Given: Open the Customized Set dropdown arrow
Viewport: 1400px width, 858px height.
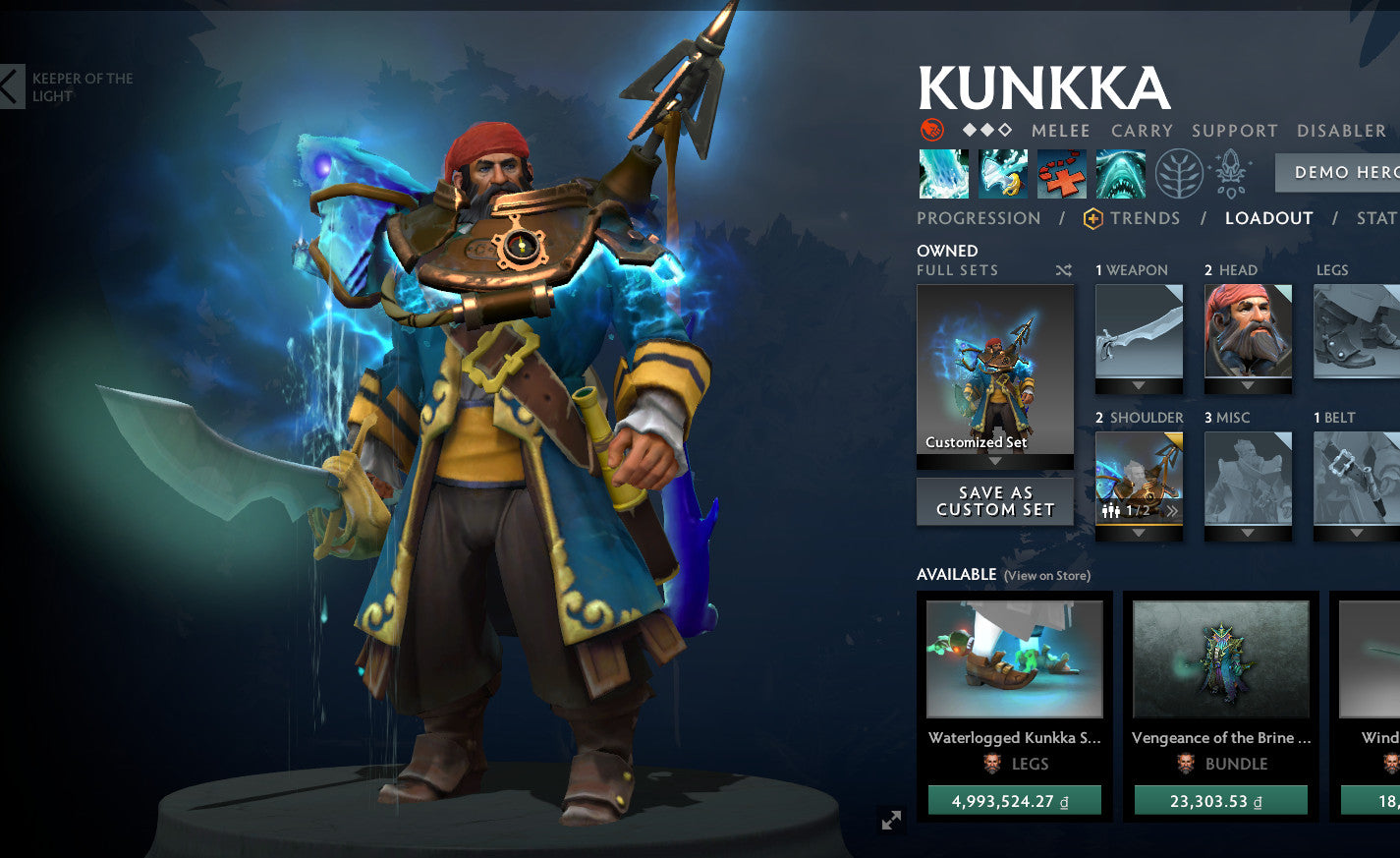Looking at the screenshot, I should click(x=994, y=462).
